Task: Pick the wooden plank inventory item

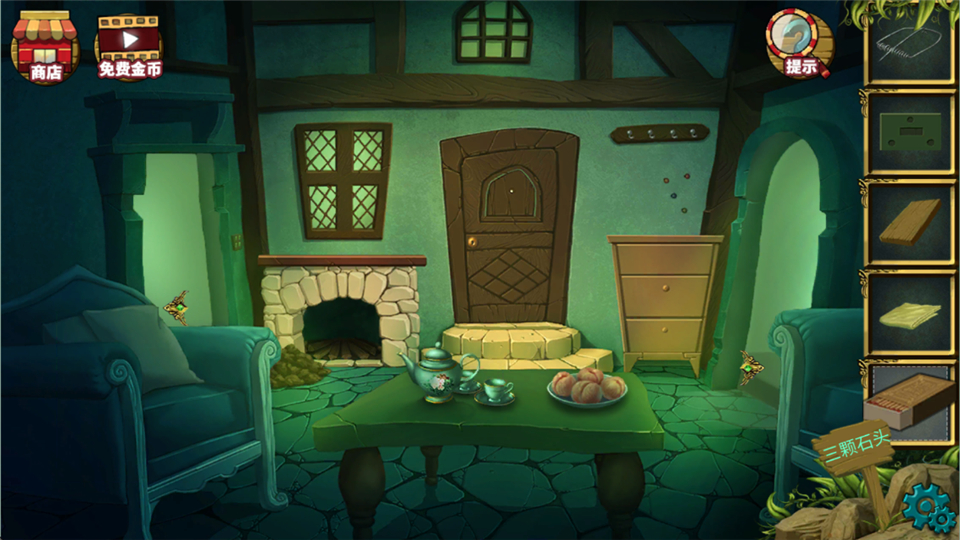Action: pos(910,224)
